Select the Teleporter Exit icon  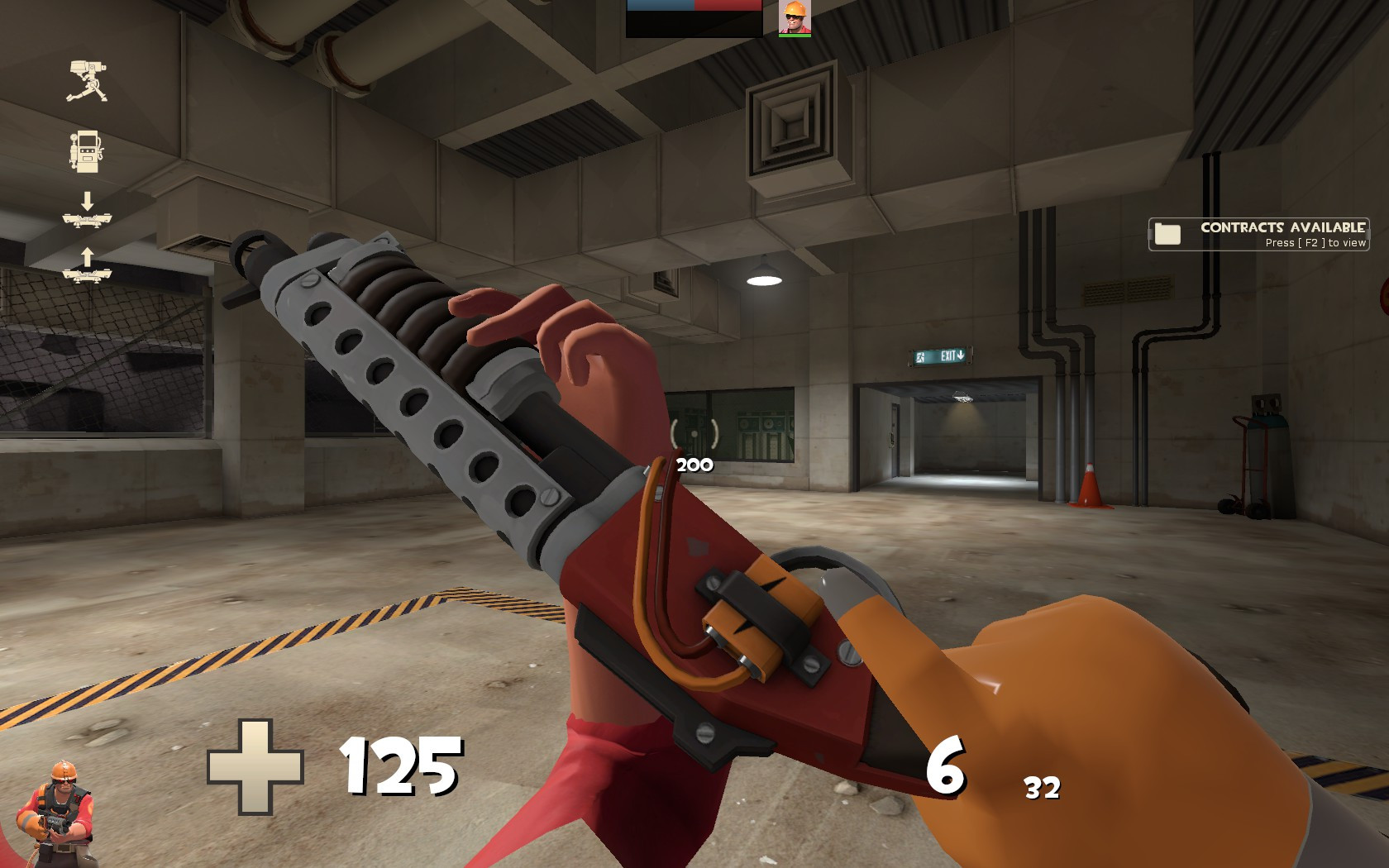tap(87, 273)
